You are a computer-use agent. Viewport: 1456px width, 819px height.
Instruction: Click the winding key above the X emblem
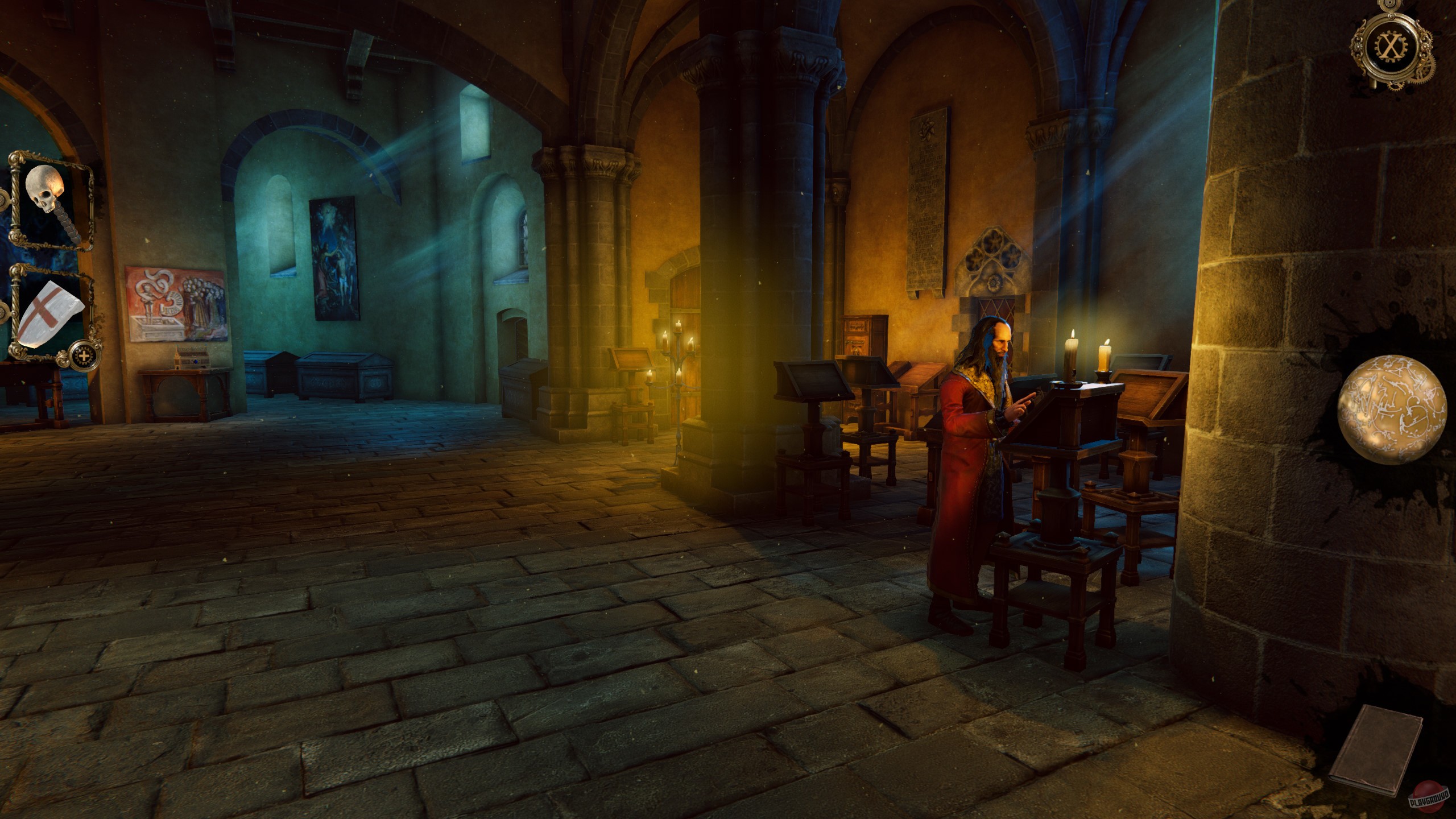coord(1391,6)
